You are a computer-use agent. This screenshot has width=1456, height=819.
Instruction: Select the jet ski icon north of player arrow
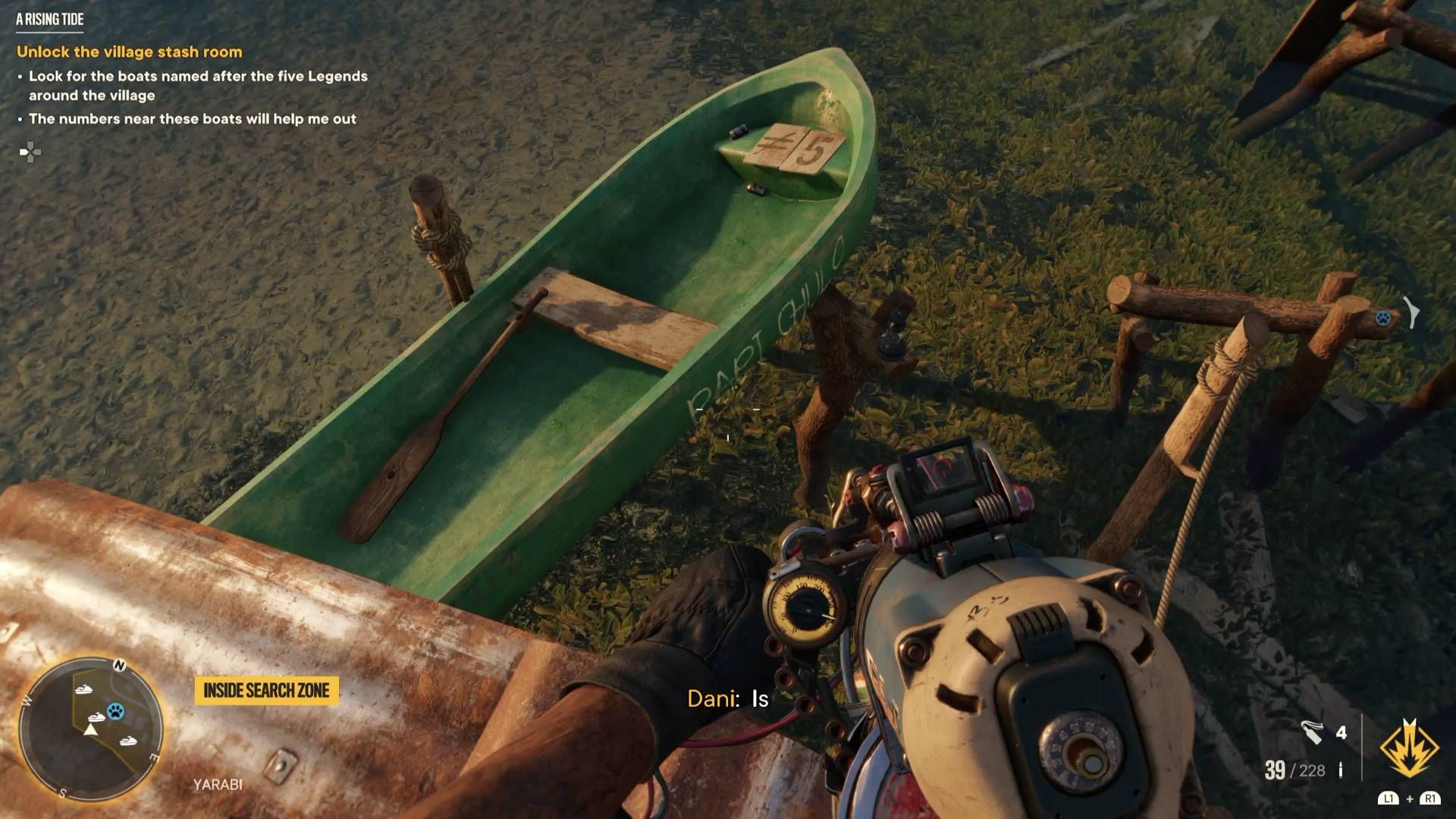[x=83, y=690]
